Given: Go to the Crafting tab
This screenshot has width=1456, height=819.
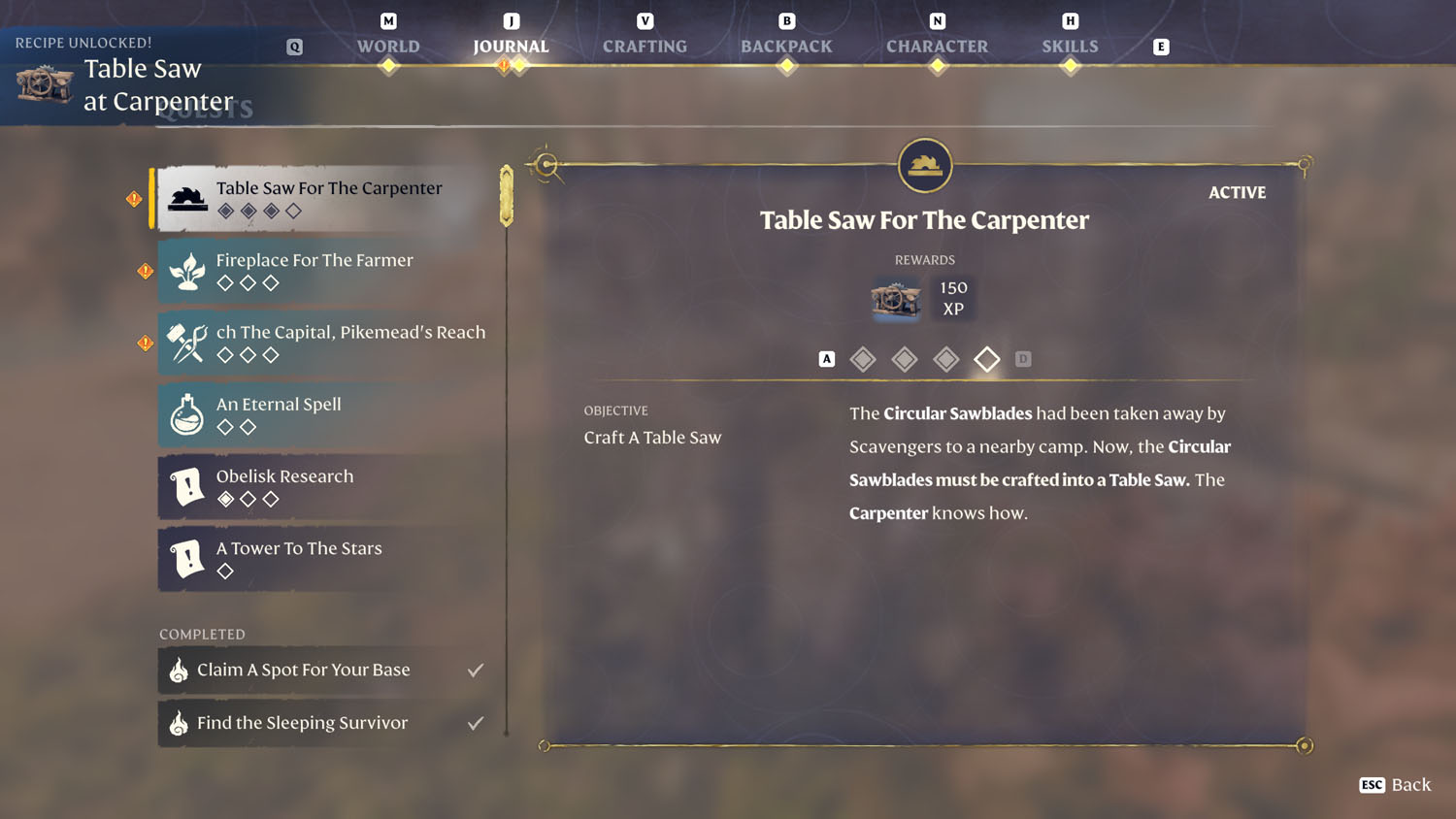Looking at the screenshot, I should click(645, 46).
